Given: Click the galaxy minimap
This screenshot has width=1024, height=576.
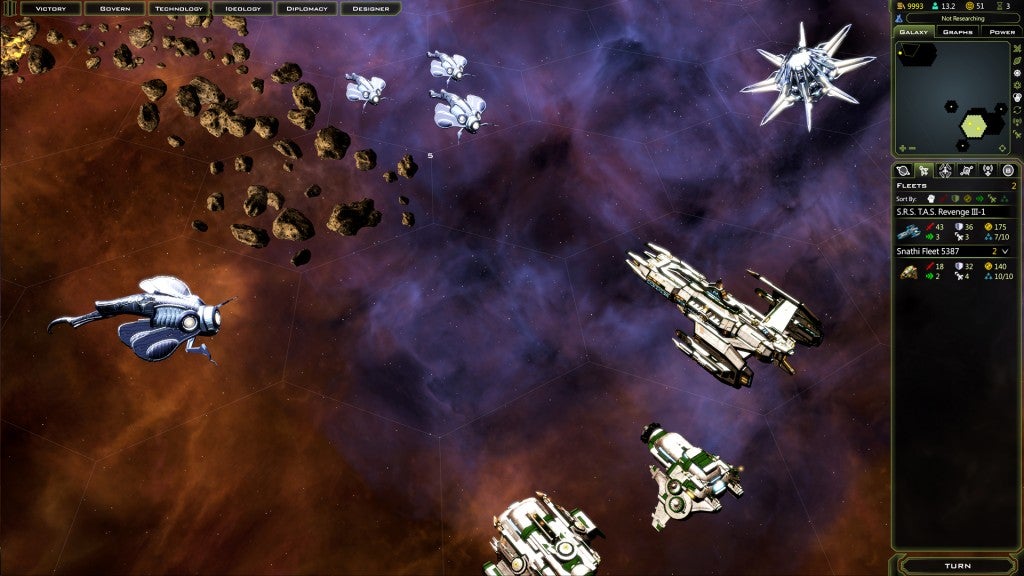Looking at the screenshot, I should coord(952,97).
